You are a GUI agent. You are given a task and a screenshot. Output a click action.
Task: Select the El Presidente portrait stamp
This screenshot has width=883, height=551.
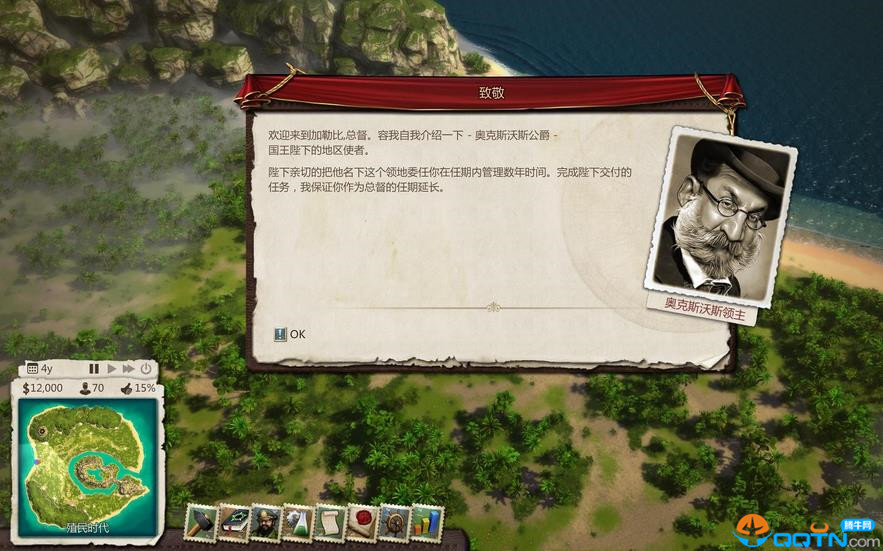[x=265, y=523]
